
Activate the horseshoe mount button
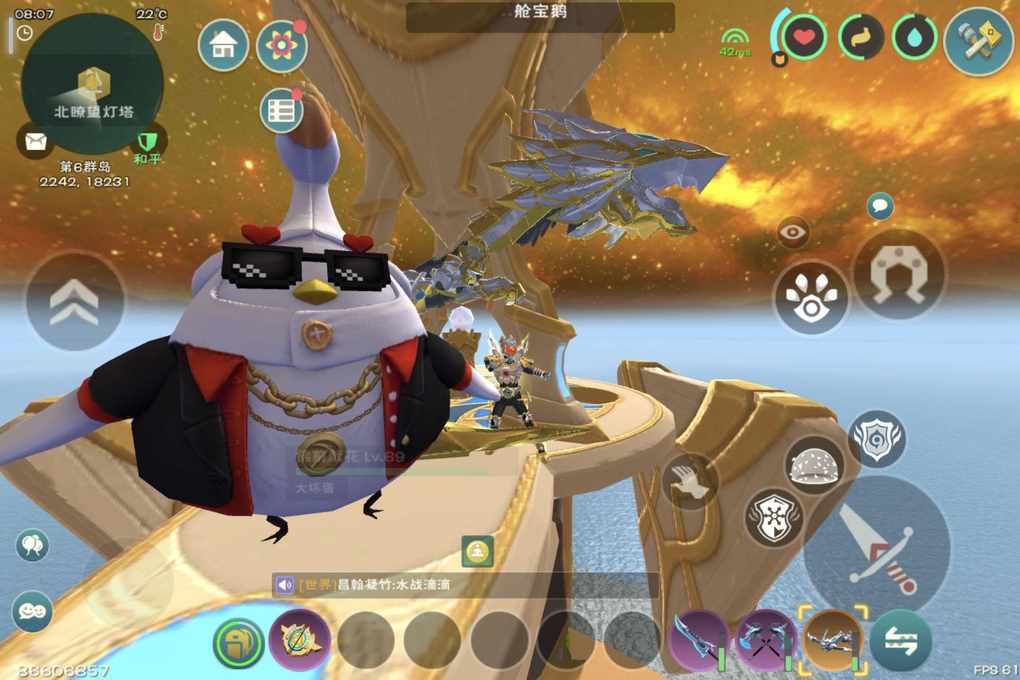click(x=899, y=275)
